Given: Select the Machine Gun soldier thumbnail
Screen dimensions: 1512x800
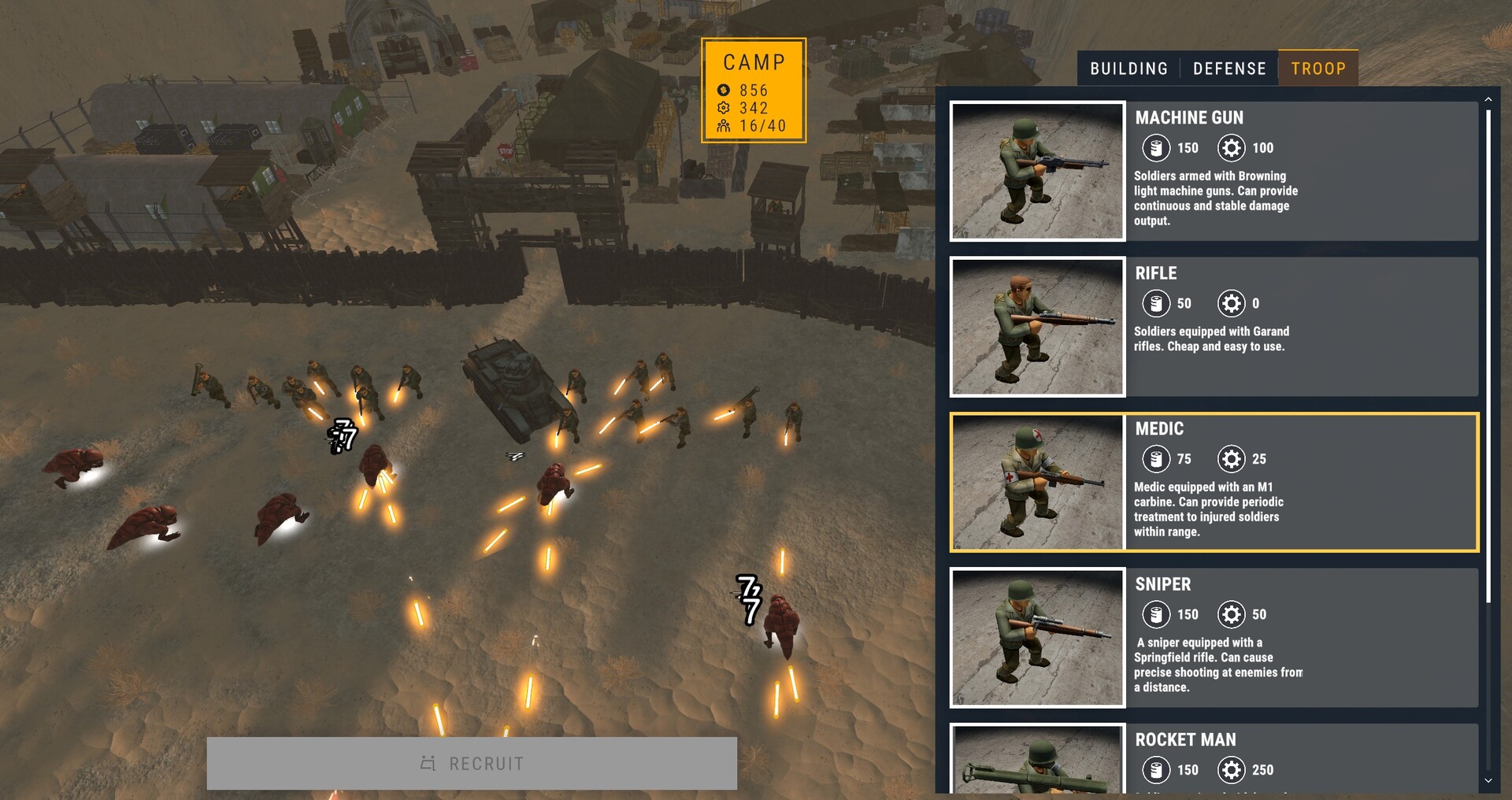Looking at the screenshot, I should [x=1037, y=169].
